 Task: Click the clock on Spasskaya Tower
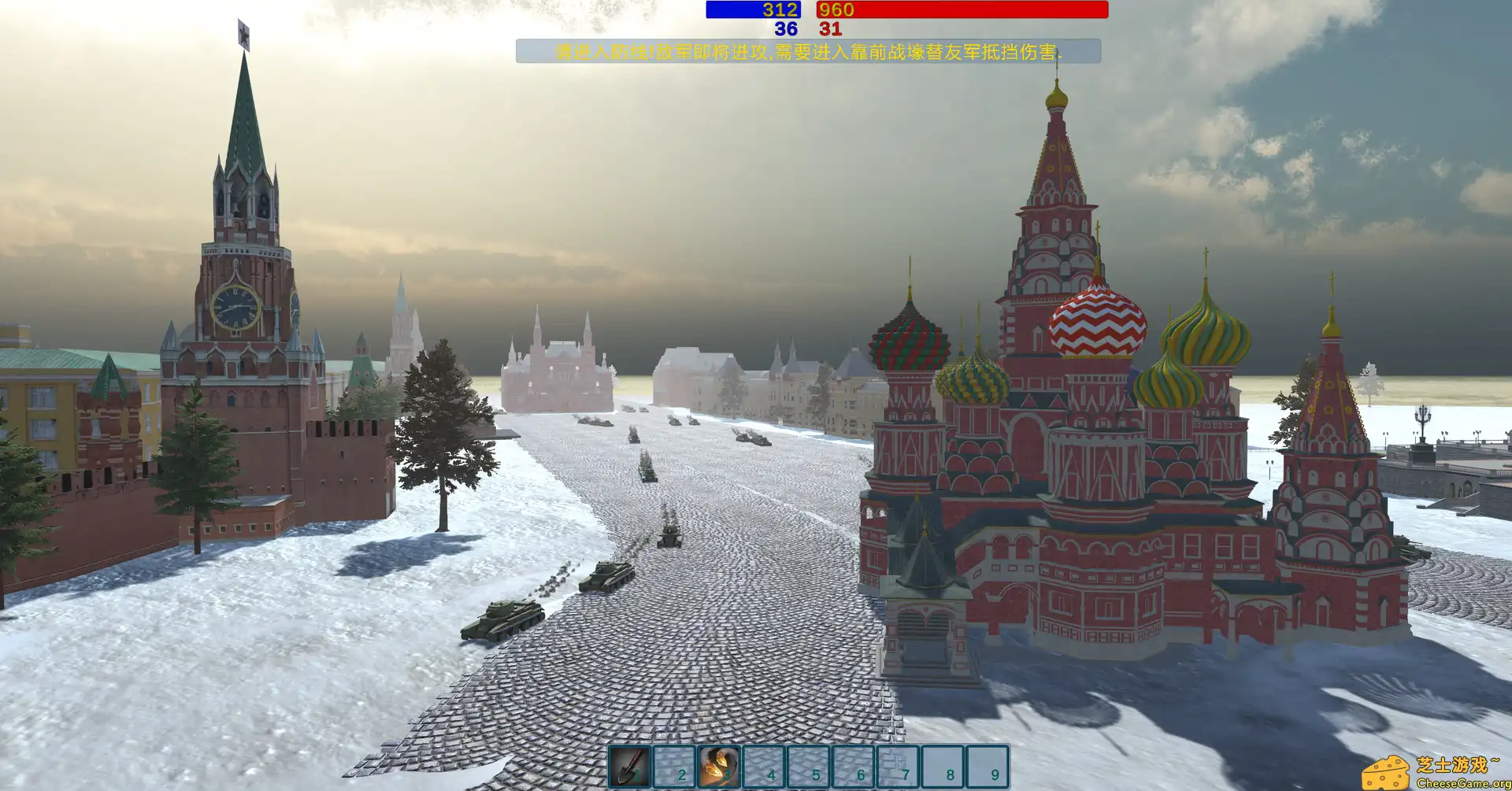click(x=235, y=306)
